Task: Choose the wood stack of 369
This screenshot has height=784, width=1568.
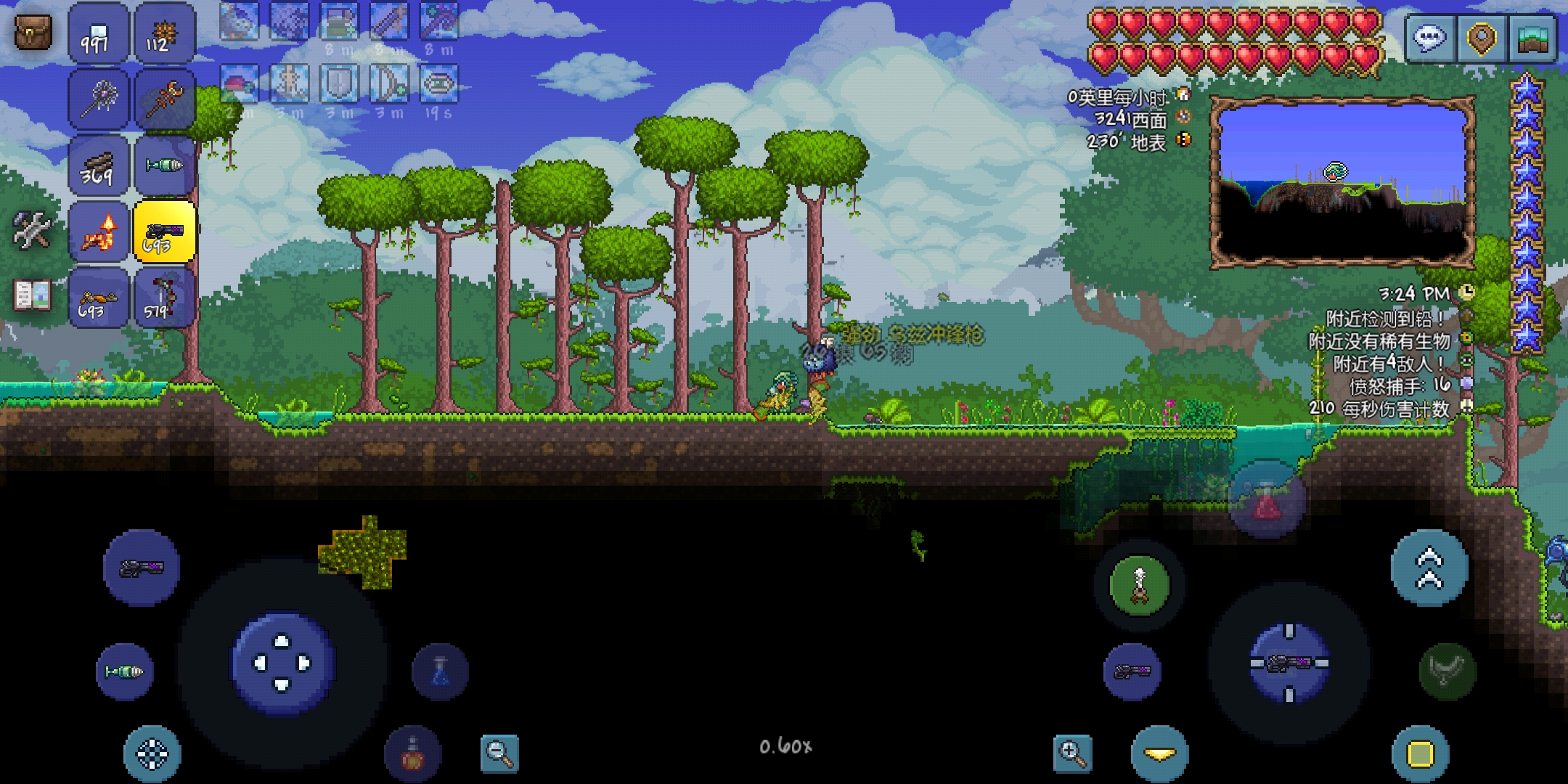Action: [99, 167]
